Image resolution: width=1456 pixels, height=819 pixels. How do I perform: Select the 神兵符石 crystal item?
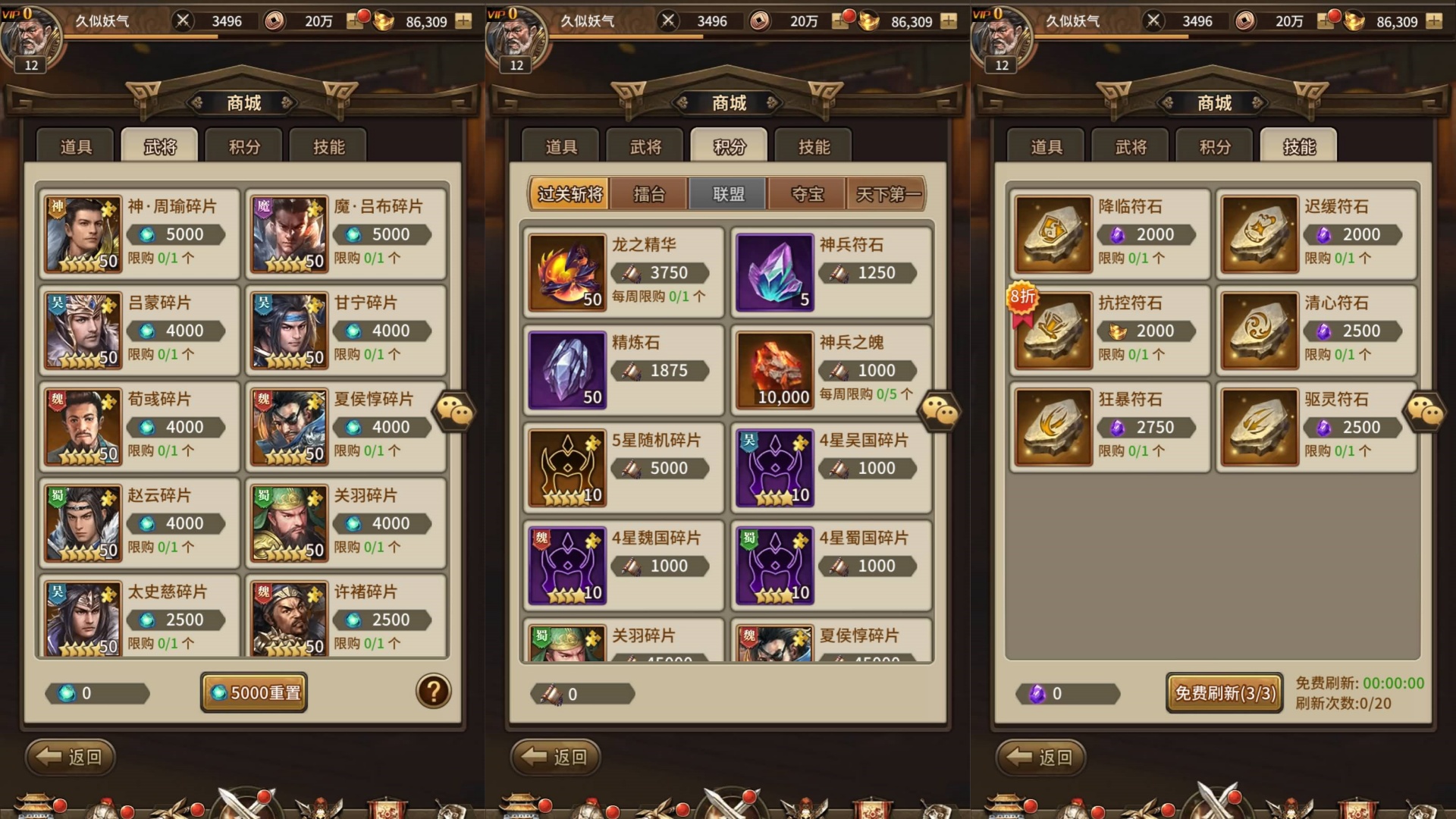pyautogui.click(x=830, y=272)
